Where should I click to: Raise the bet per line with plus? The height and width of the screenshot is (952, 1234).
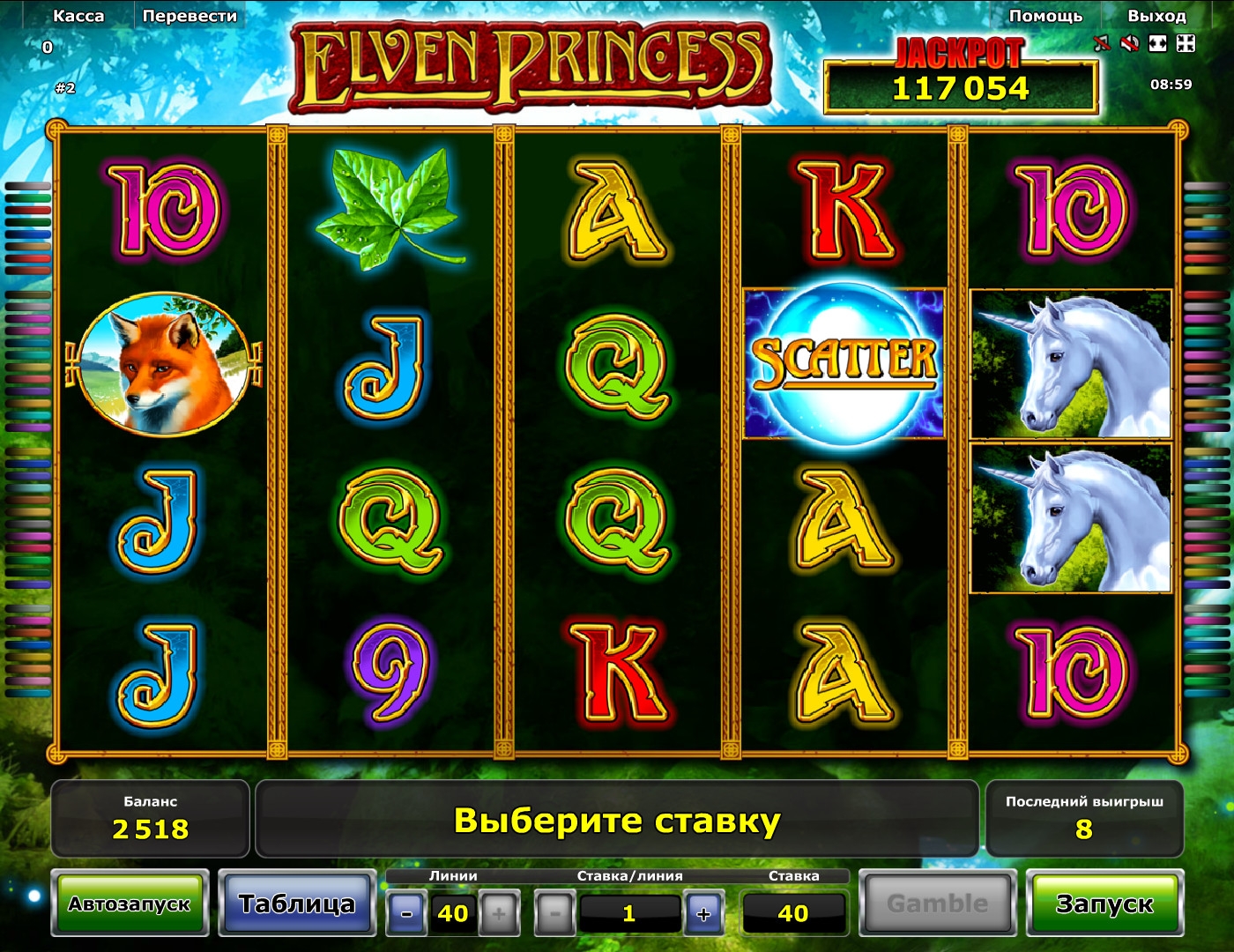click(x=703, y=913)
